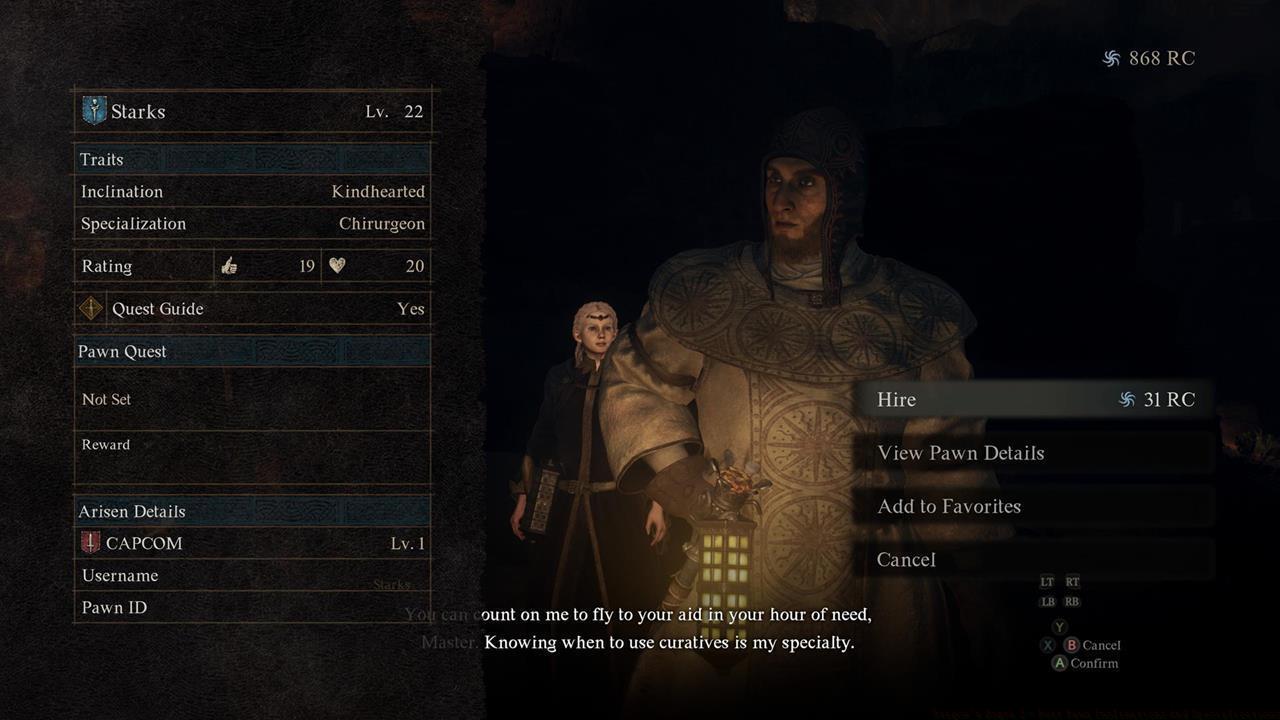
Task: Choose Add to Favorites
Action: [1034, 506]
